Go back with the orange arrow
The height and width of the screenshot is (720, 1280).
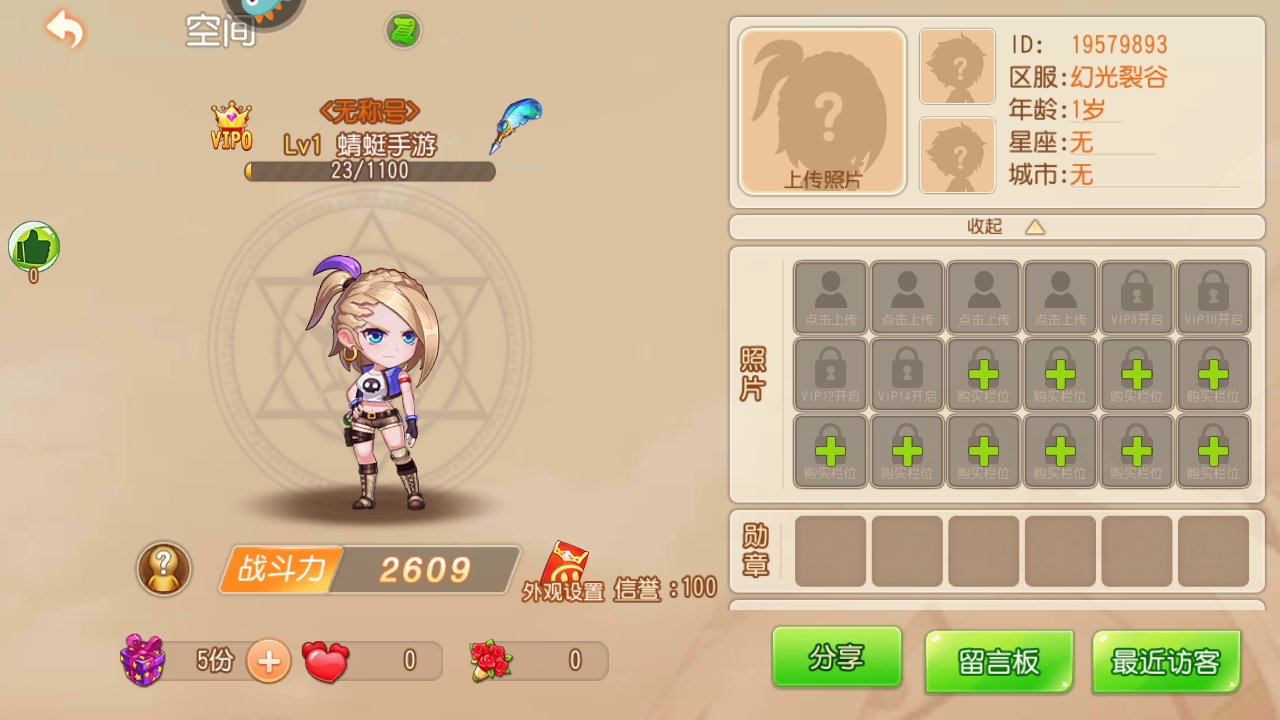pyautogui.click(x=65, y=29)
